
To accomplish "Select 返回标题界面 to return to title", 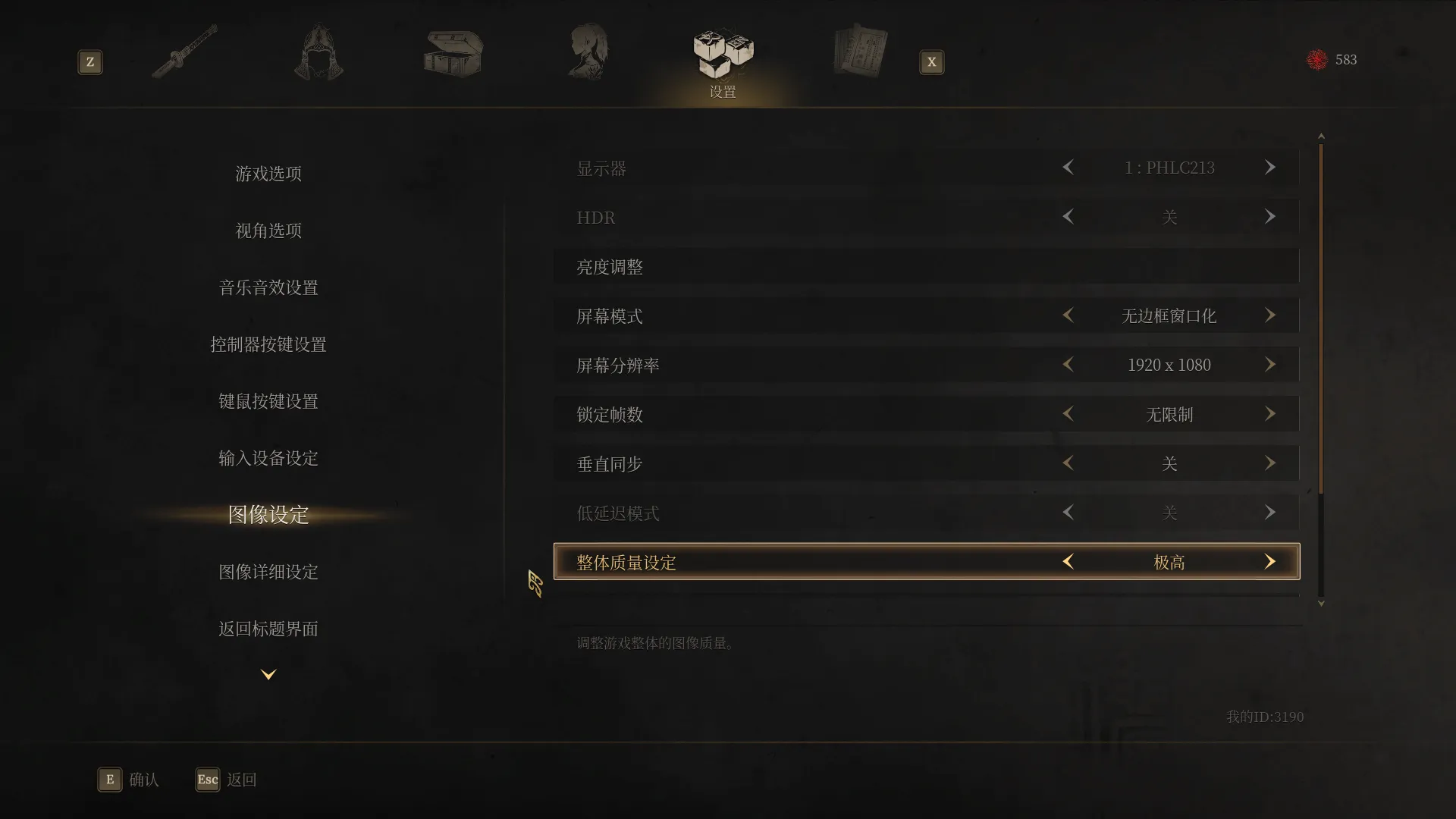I will [267, 629].
